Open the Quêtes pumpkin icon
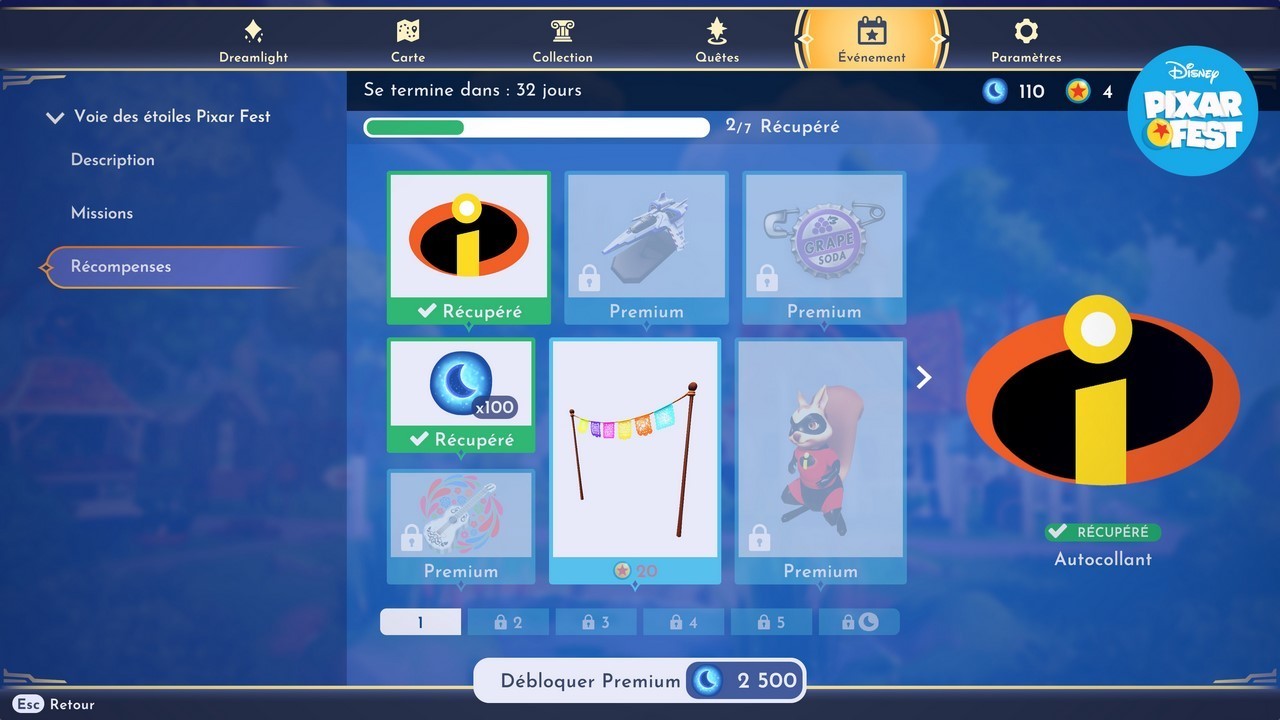Viewport: 1280px width, 720px height. pos(717,33)
